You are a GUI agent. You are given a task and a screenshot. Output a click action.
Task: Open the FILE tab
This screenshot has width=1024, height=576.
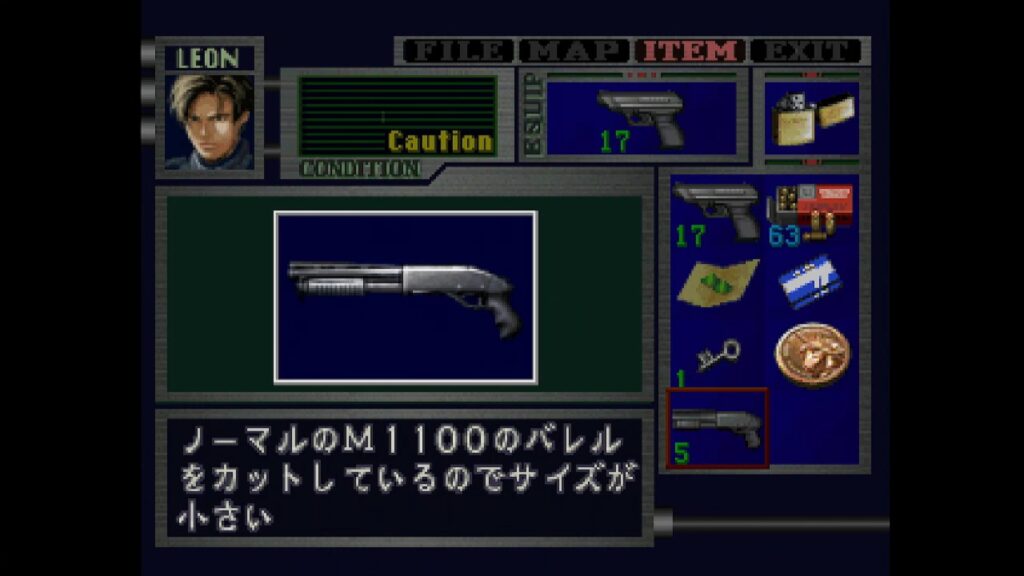[457, 51]
